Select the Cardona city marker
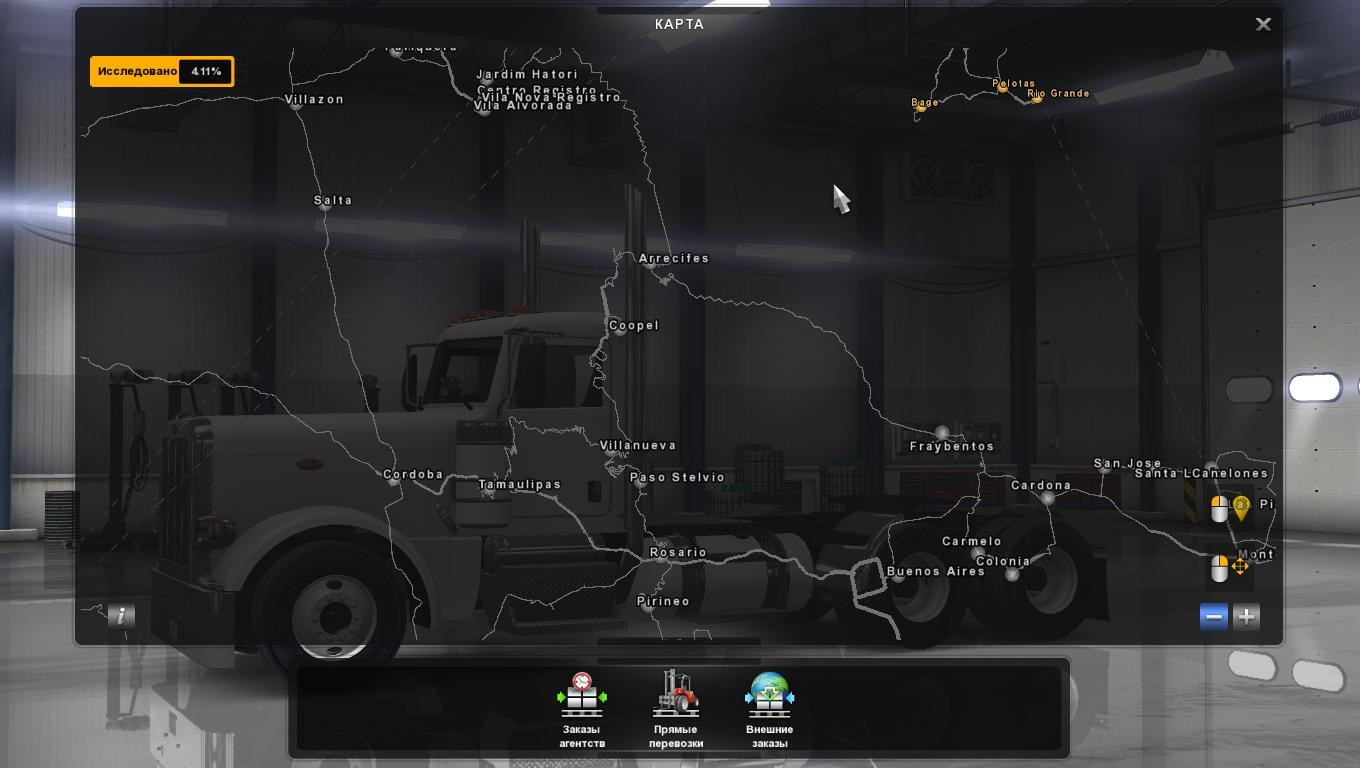The width and height of the screenshot is (1360, 768). point(1047,497)
